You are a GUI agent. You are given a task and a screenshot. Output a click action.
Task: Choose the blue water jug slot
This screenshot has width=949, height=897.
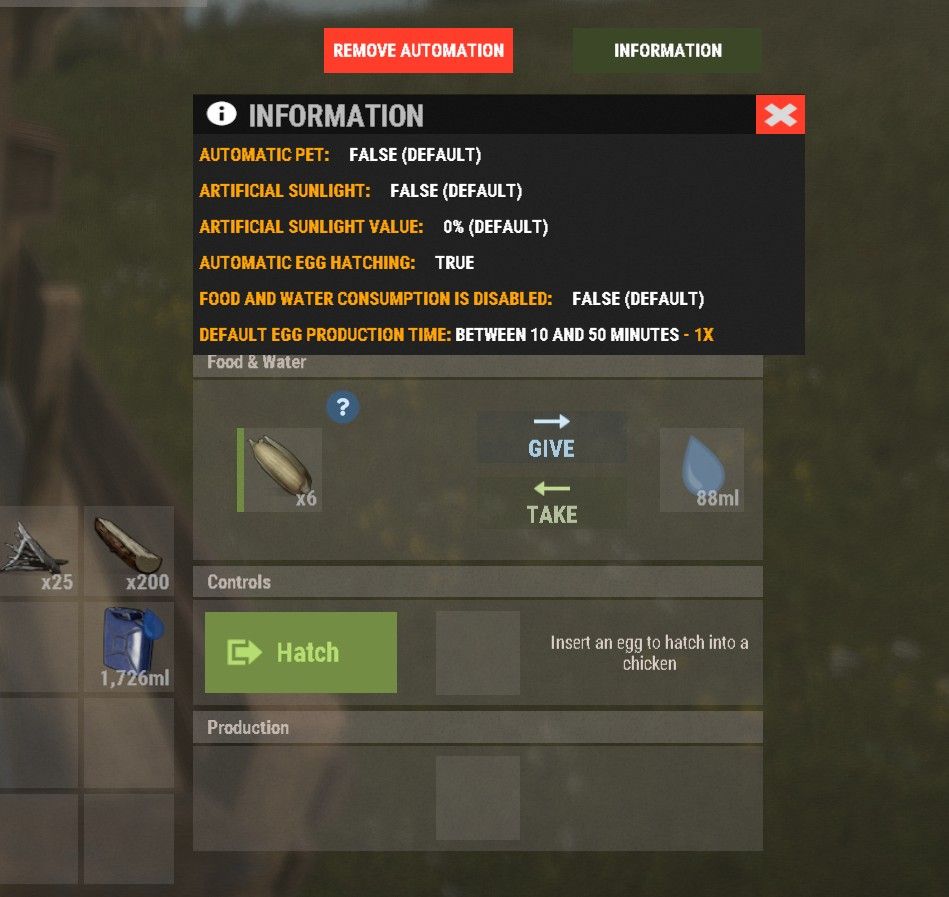(129, 647)
